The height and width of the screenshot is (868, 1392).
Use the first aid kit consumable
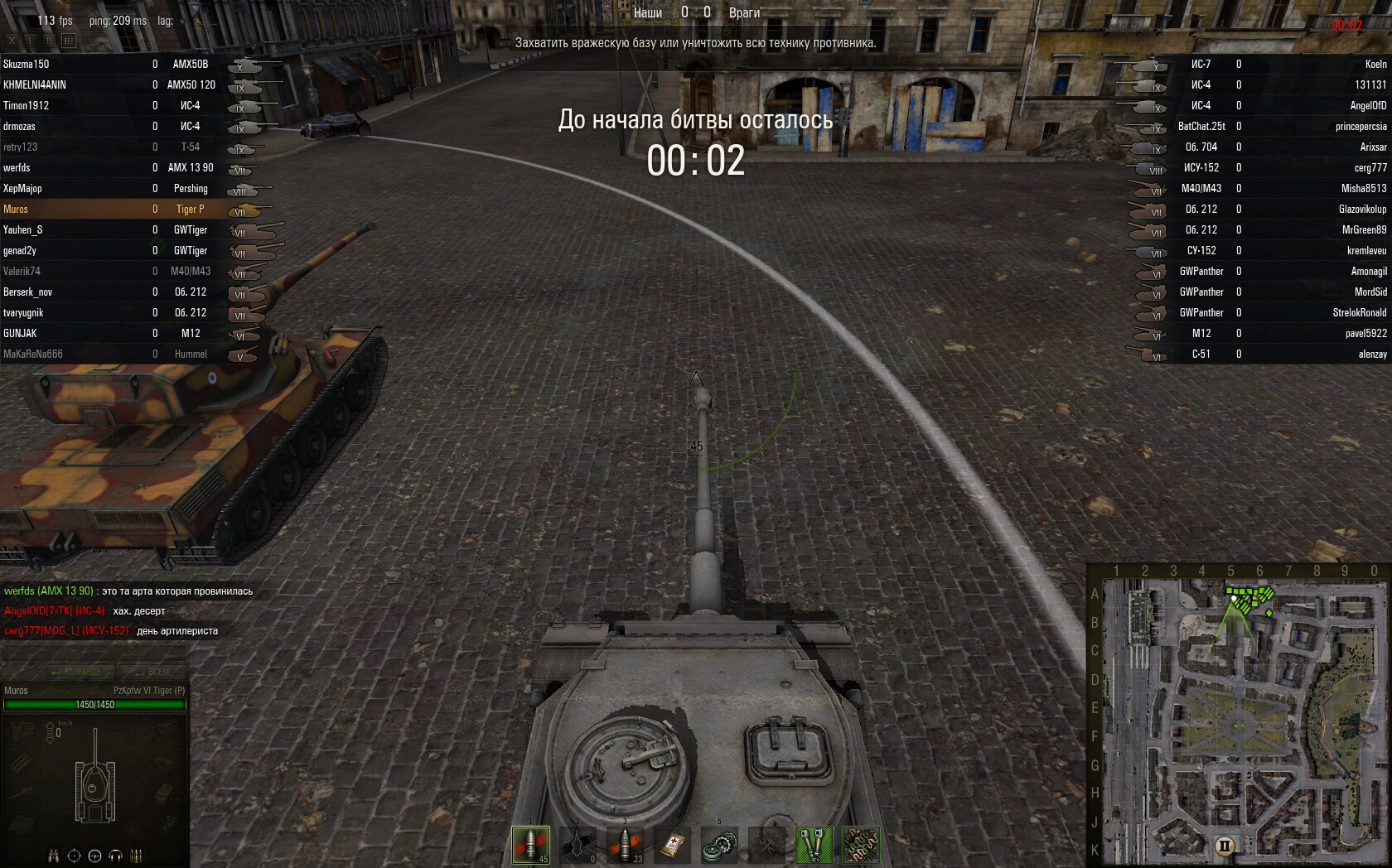(673, 845)
